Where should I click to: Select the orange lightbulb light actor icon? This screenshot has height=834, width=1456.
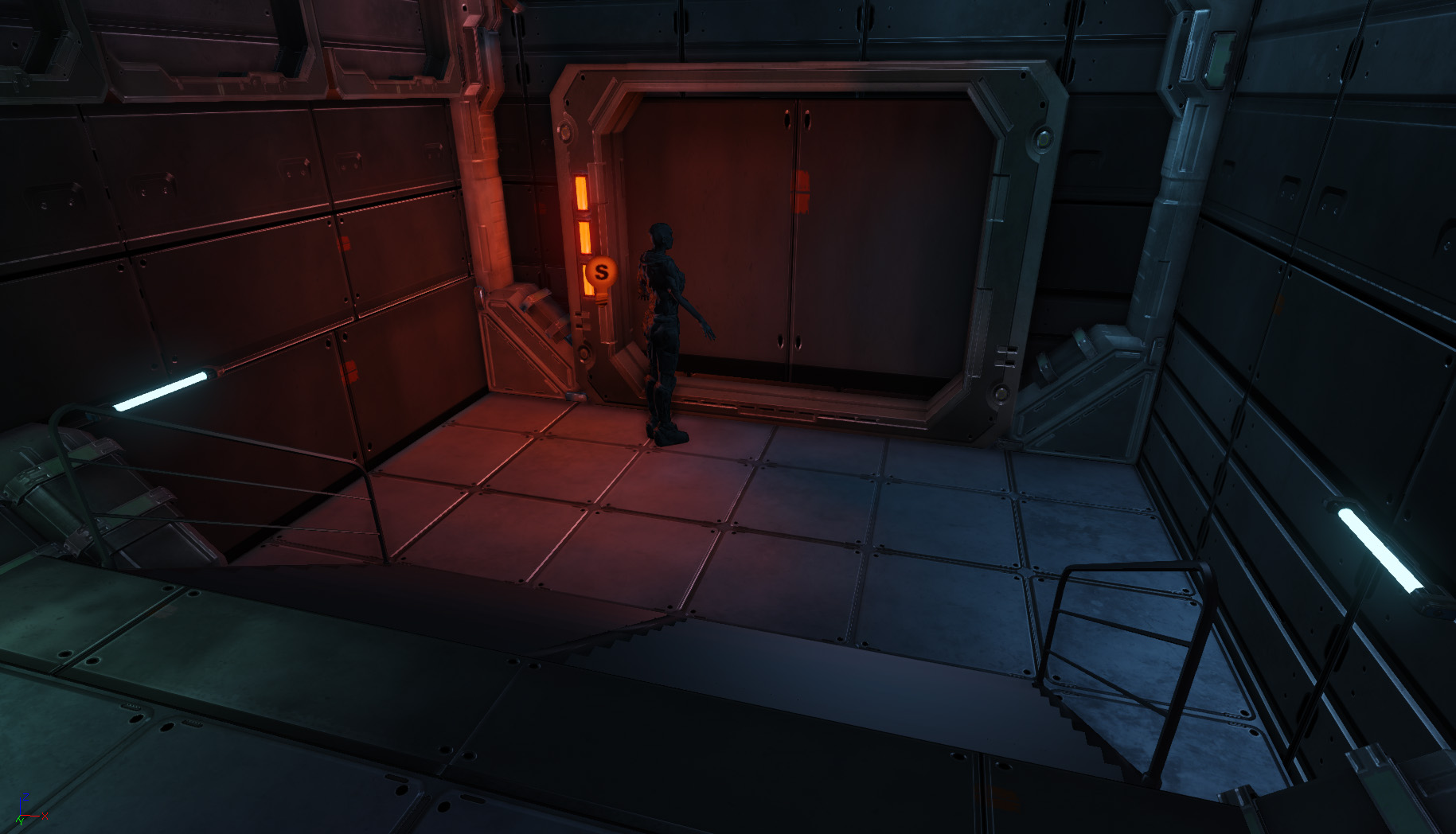[601, 272]
